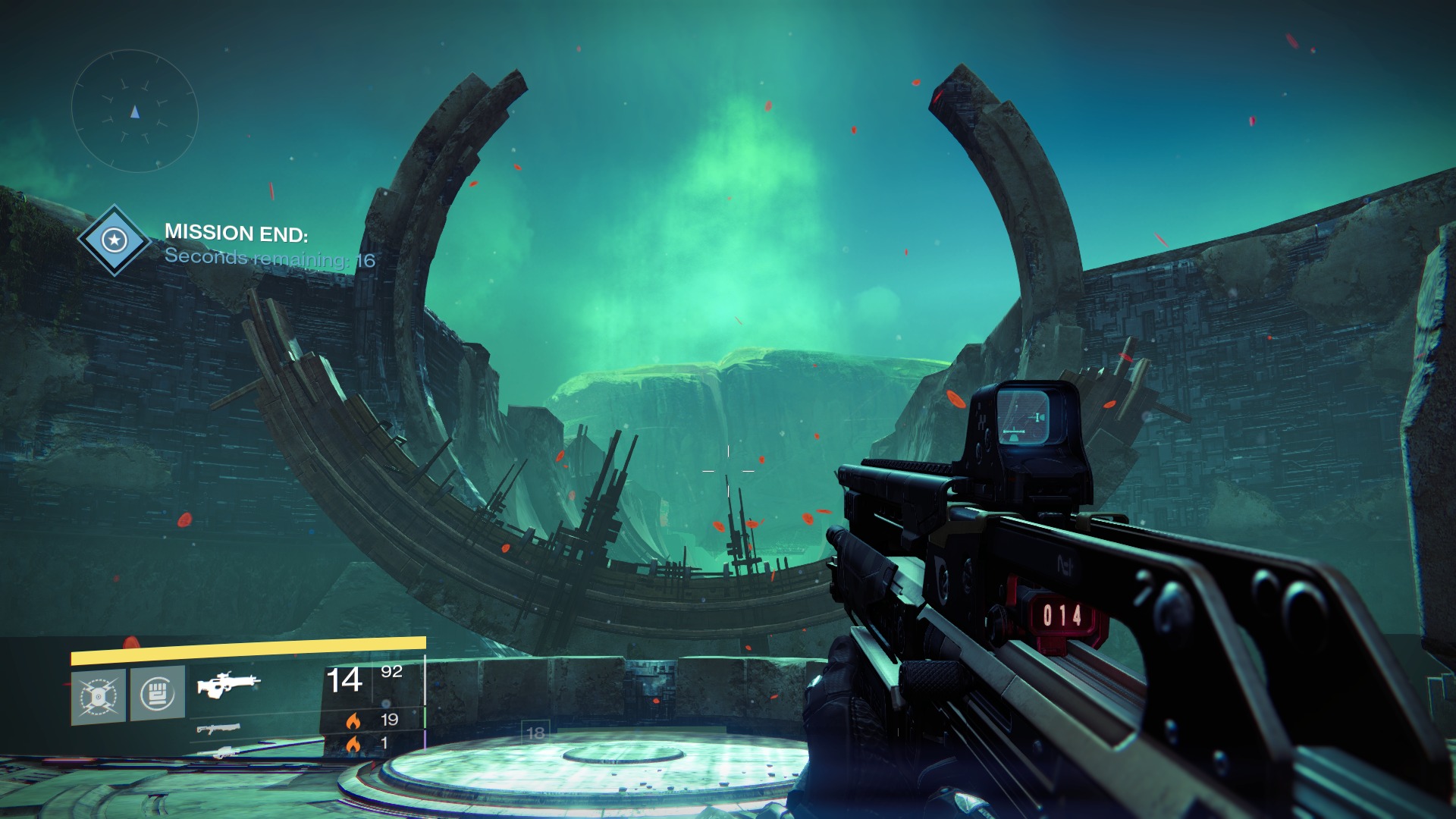Click the circular radar display
This screenshot has height=819, width=1456.
coord(135,111)
